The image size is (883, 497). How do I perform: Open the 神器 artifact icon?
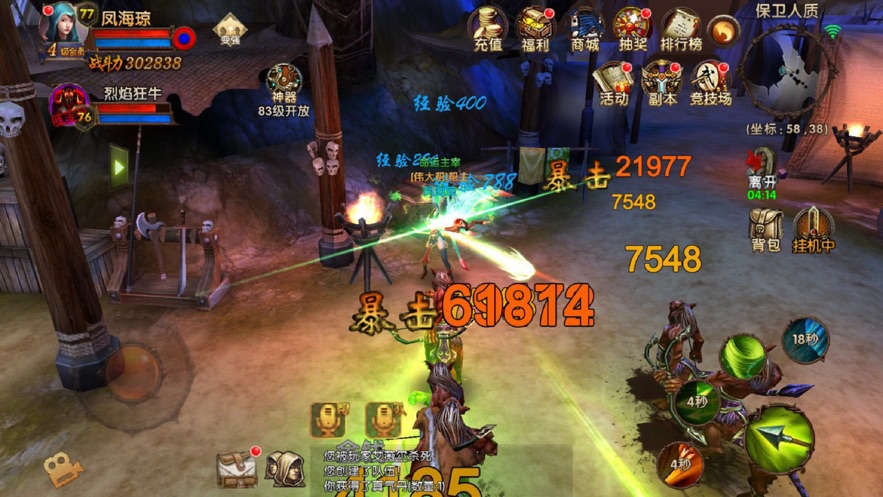(x=284, y=83)
